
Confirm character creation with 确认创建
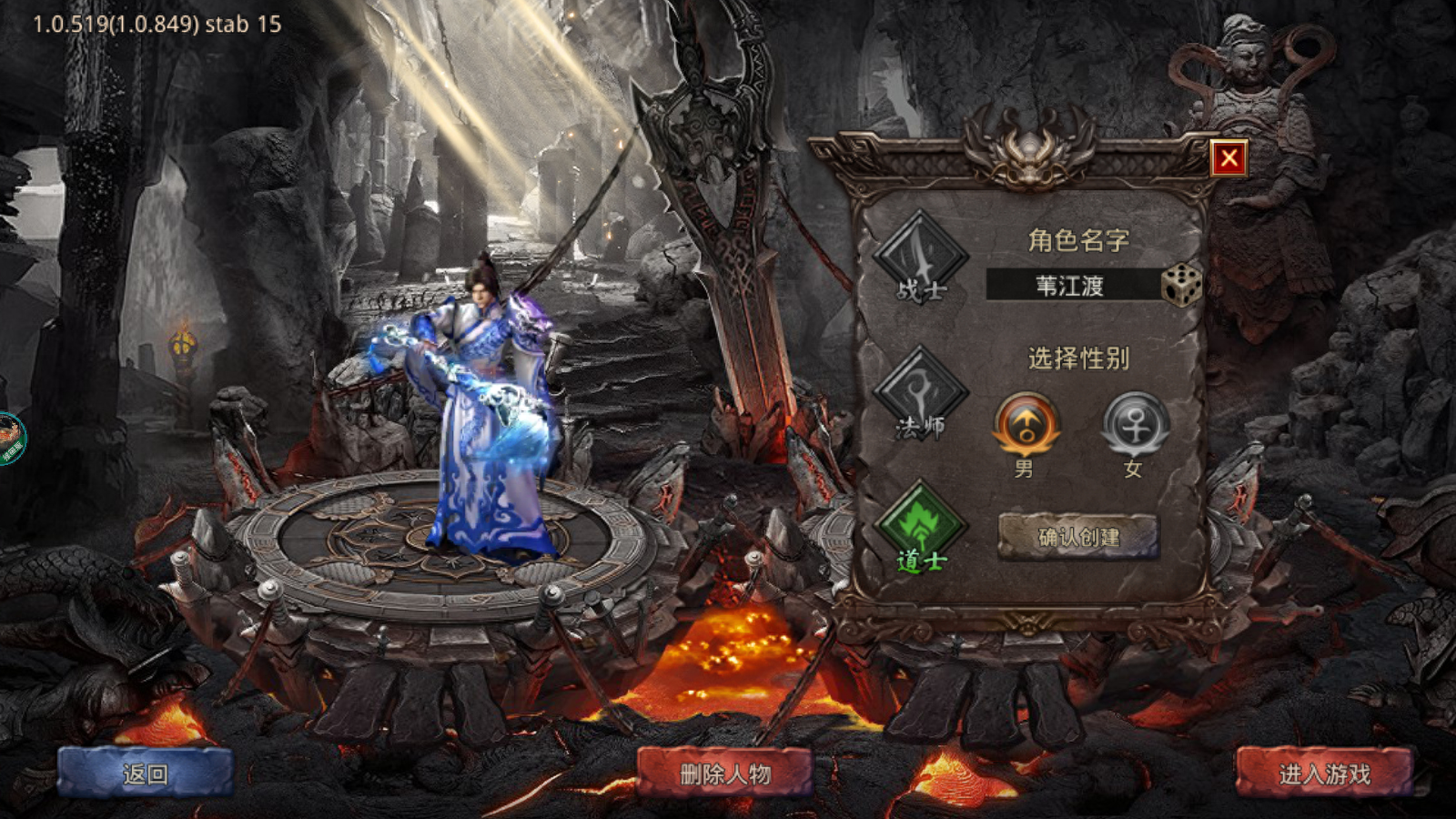point(1078,537)
